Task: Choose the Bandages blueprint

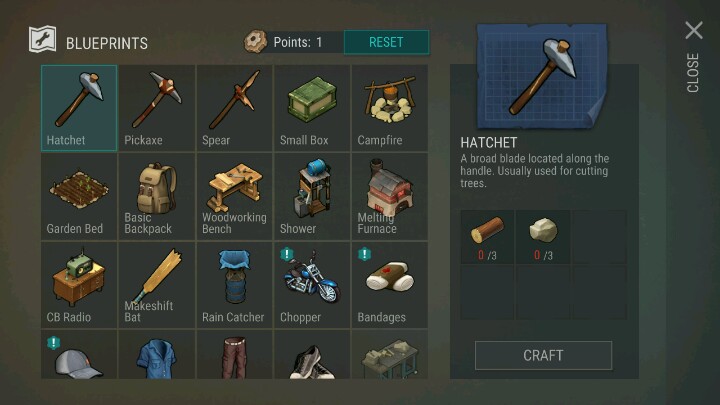Action: pos(390,284)
